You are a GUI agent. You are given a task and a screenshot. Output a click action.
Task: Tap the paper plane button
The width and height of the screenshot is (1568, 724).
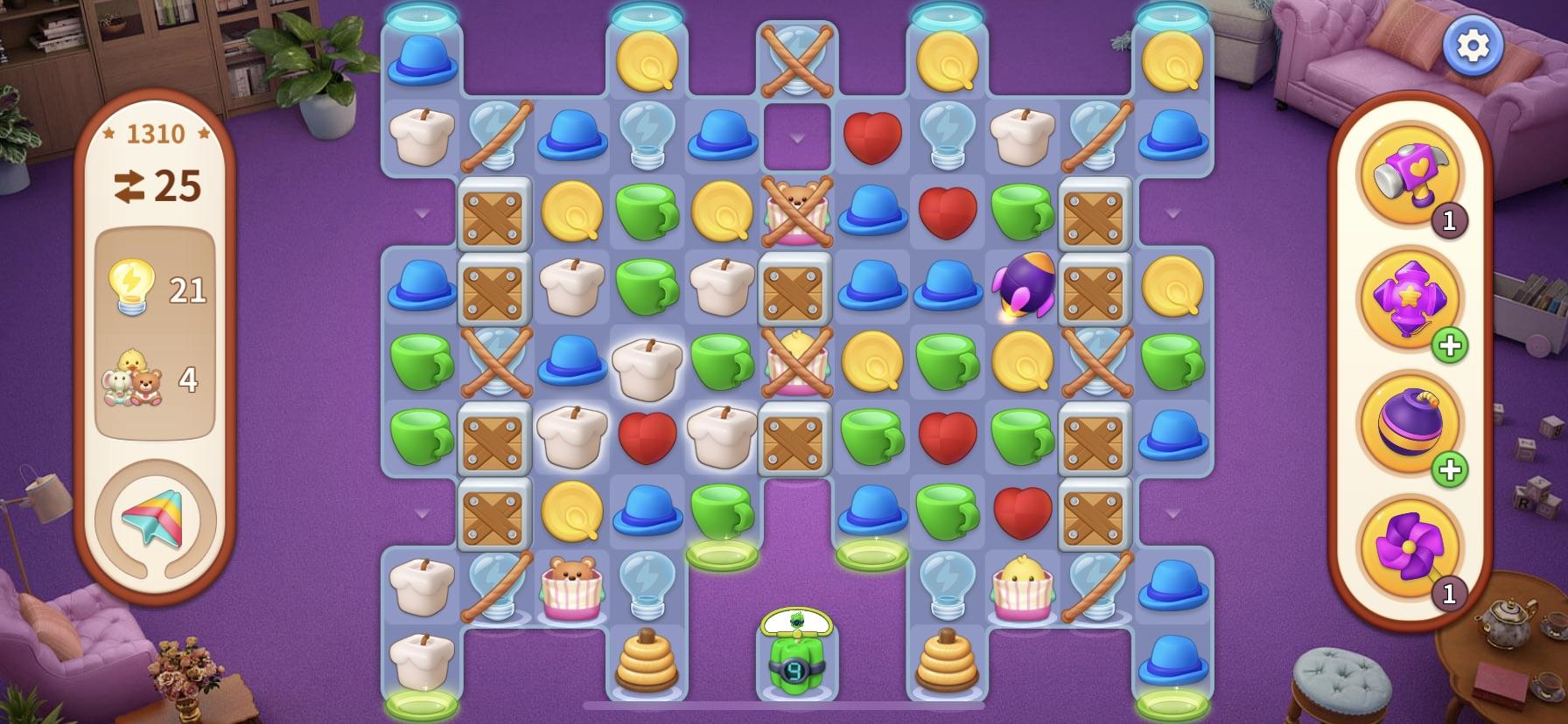tap(154, 520)
